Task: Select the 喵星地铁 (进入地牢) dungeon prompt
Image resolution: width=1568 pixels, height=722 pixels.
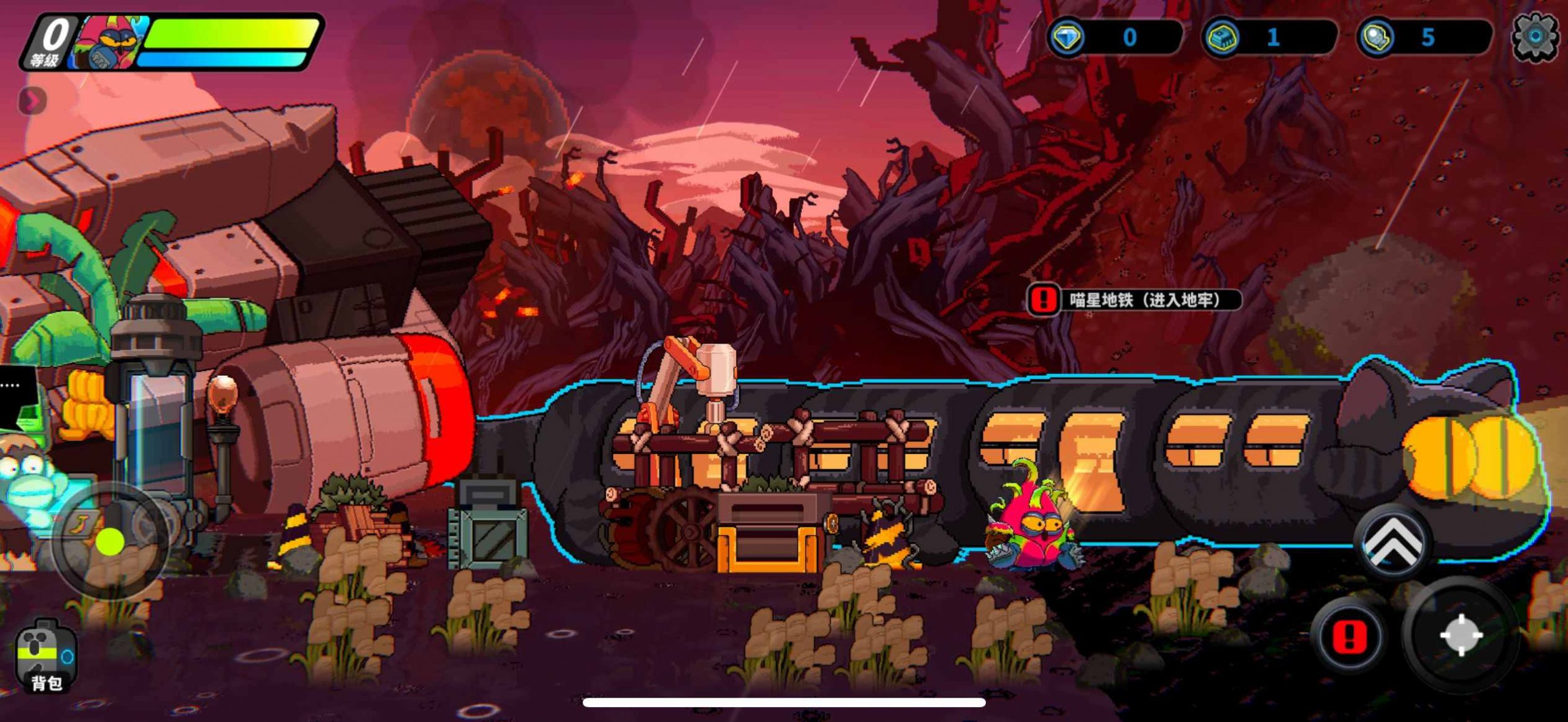Action: (1134, 300)
